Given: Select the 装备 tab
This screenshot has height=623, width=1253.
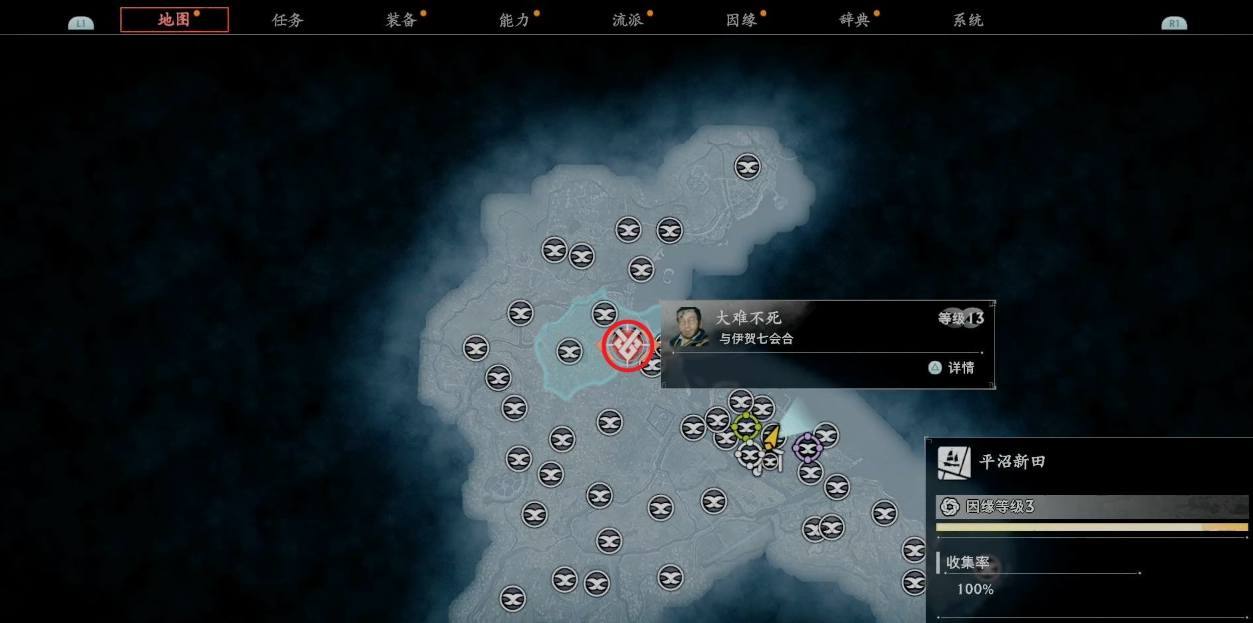Looking at the screenshot, I should (x=401, y=20).
